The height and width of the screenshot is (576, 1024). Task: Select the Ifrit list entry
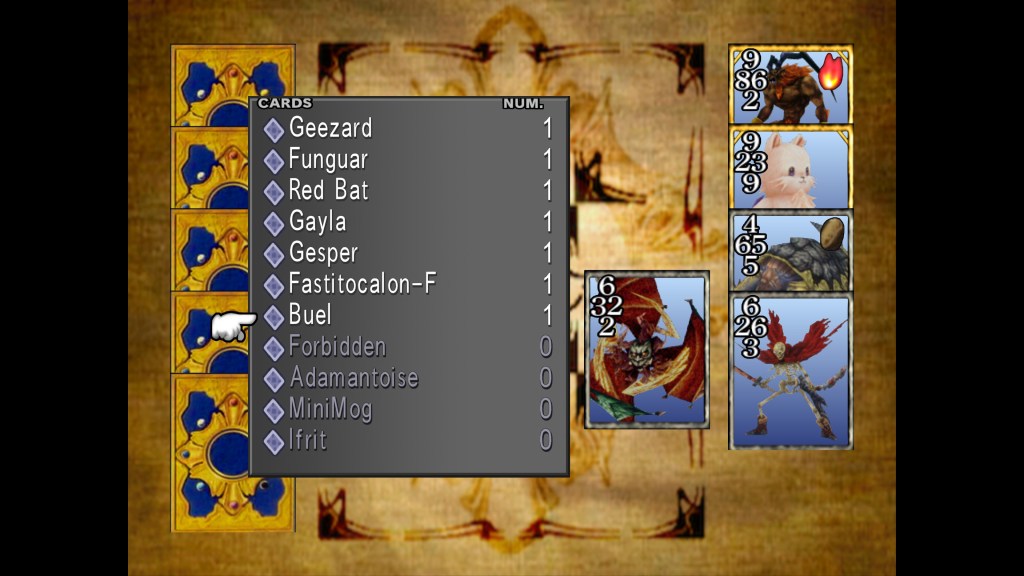[307, 440]
